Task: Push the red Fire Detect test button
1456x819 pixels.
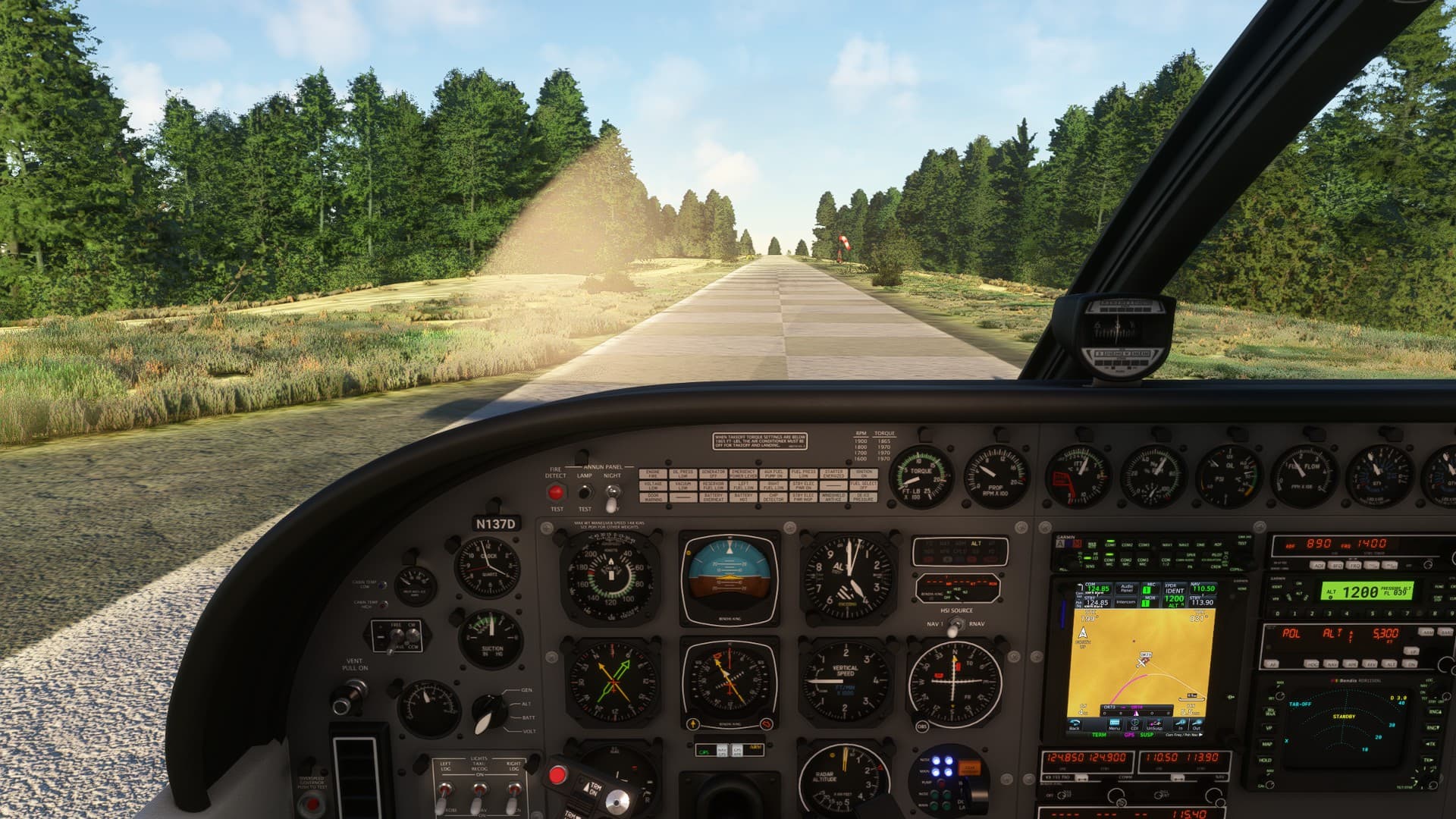Action: (556, 492)
